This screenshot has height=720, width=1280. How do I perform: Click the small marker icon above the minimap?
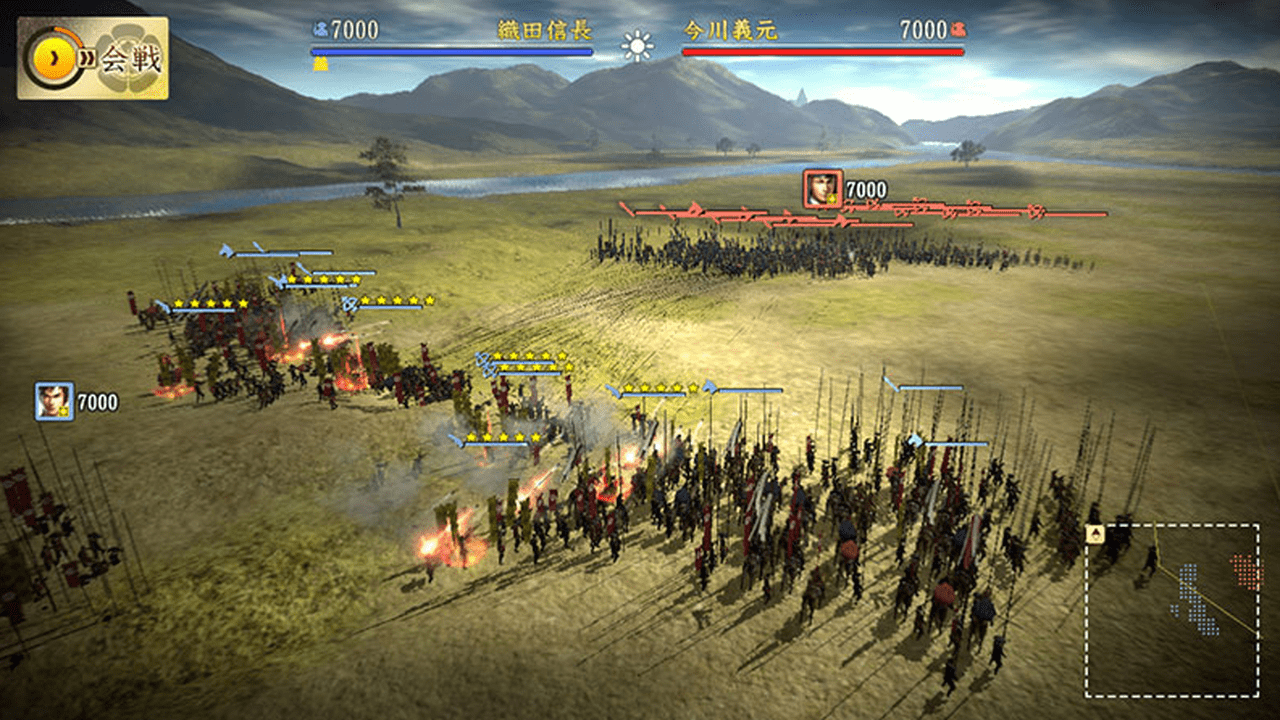point(1095,534)
